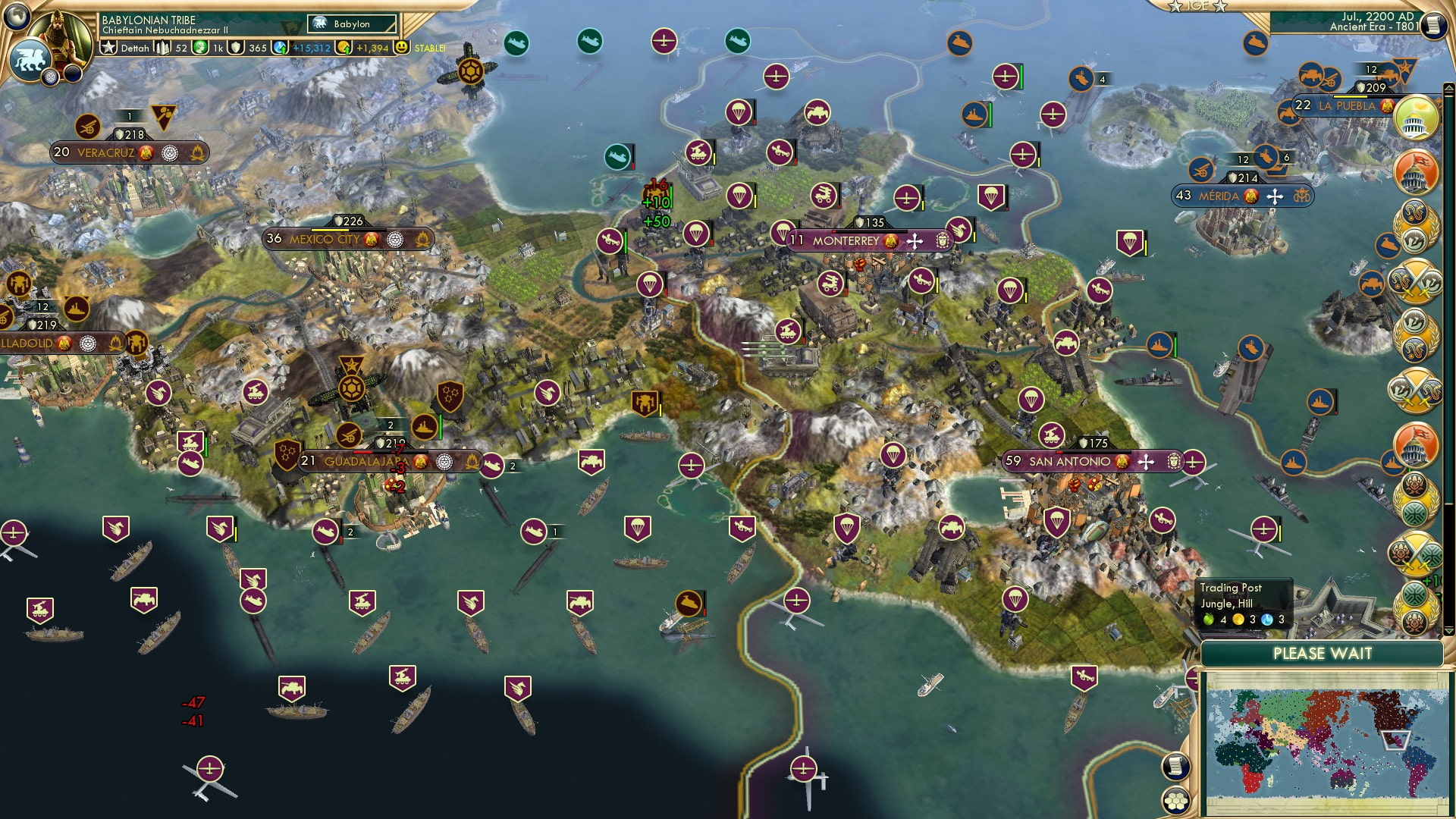Click the orange capitol building notification icon
Screen dimensions: 1456x819
click(1417, 172)
